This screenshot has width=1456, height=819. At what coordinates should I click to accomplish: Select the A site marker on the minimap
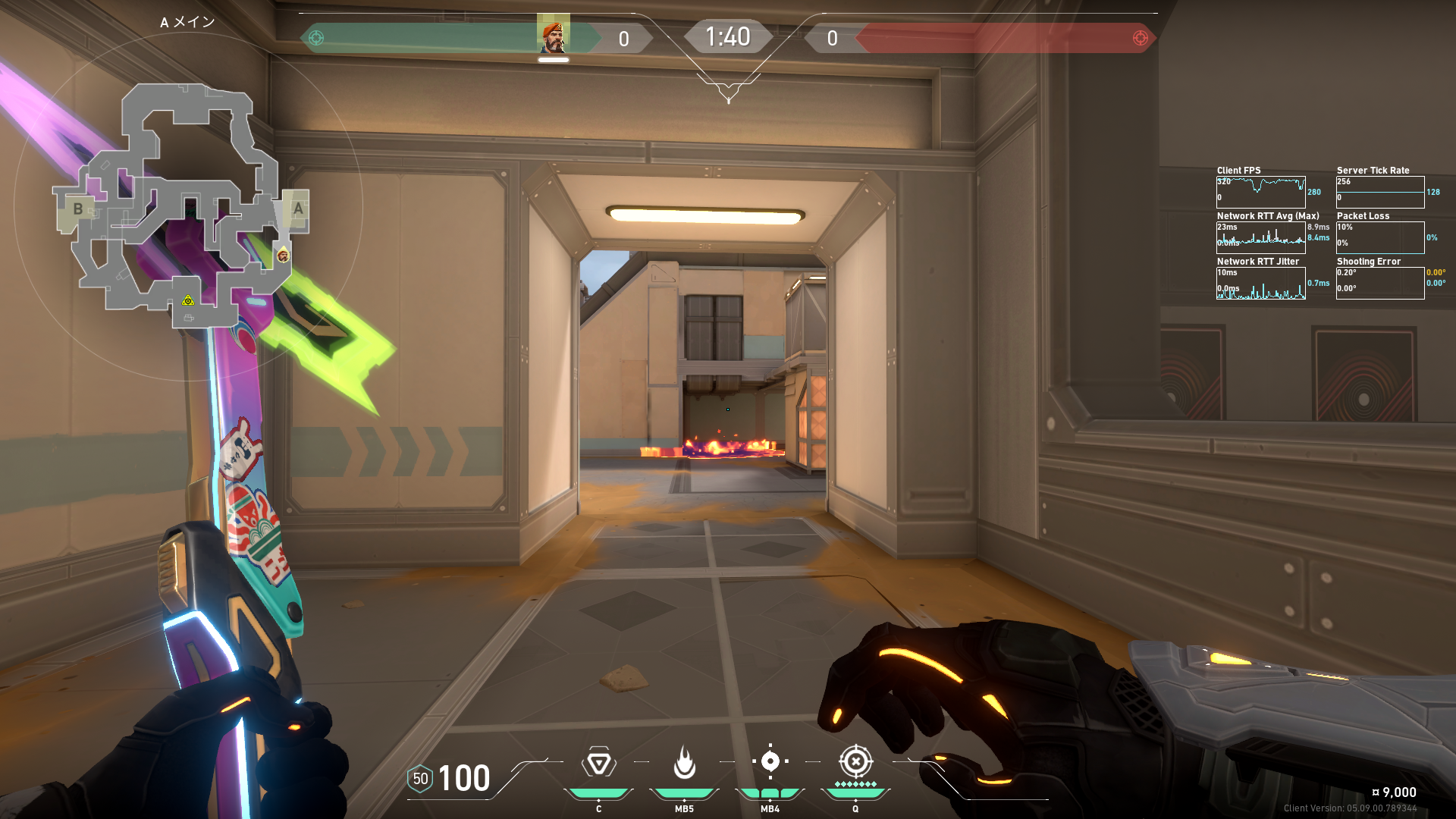[298, 209]
